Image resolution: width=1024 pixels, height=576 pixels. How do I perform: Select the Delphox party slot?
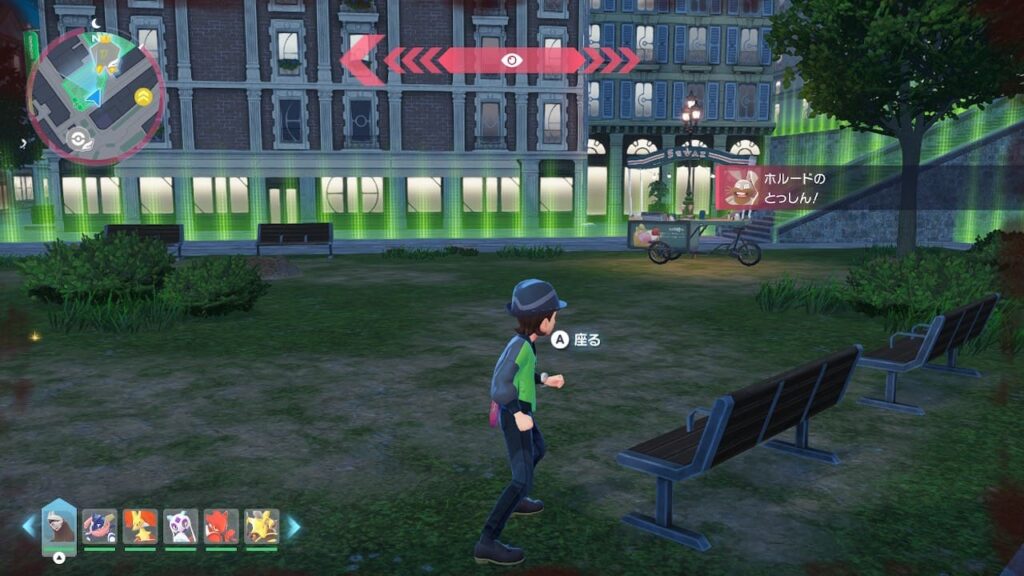coord(140,526)
